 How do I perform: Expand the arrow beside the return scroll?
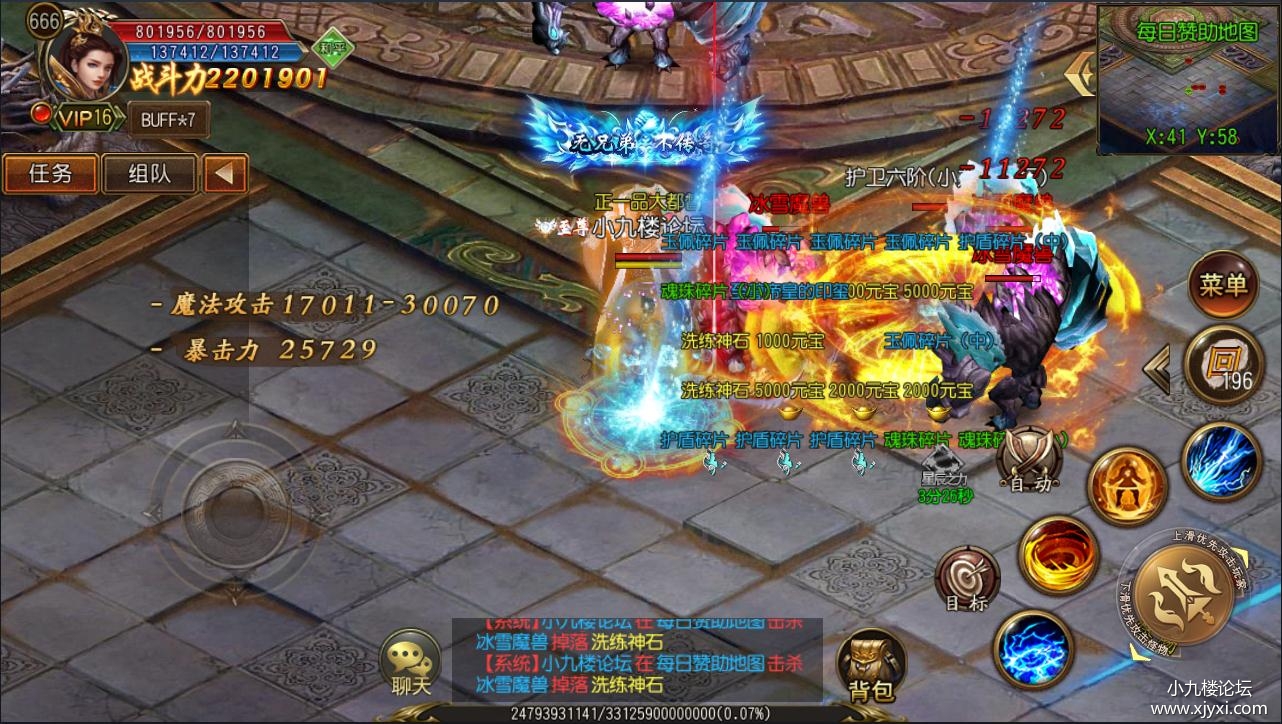(1157, 370)
